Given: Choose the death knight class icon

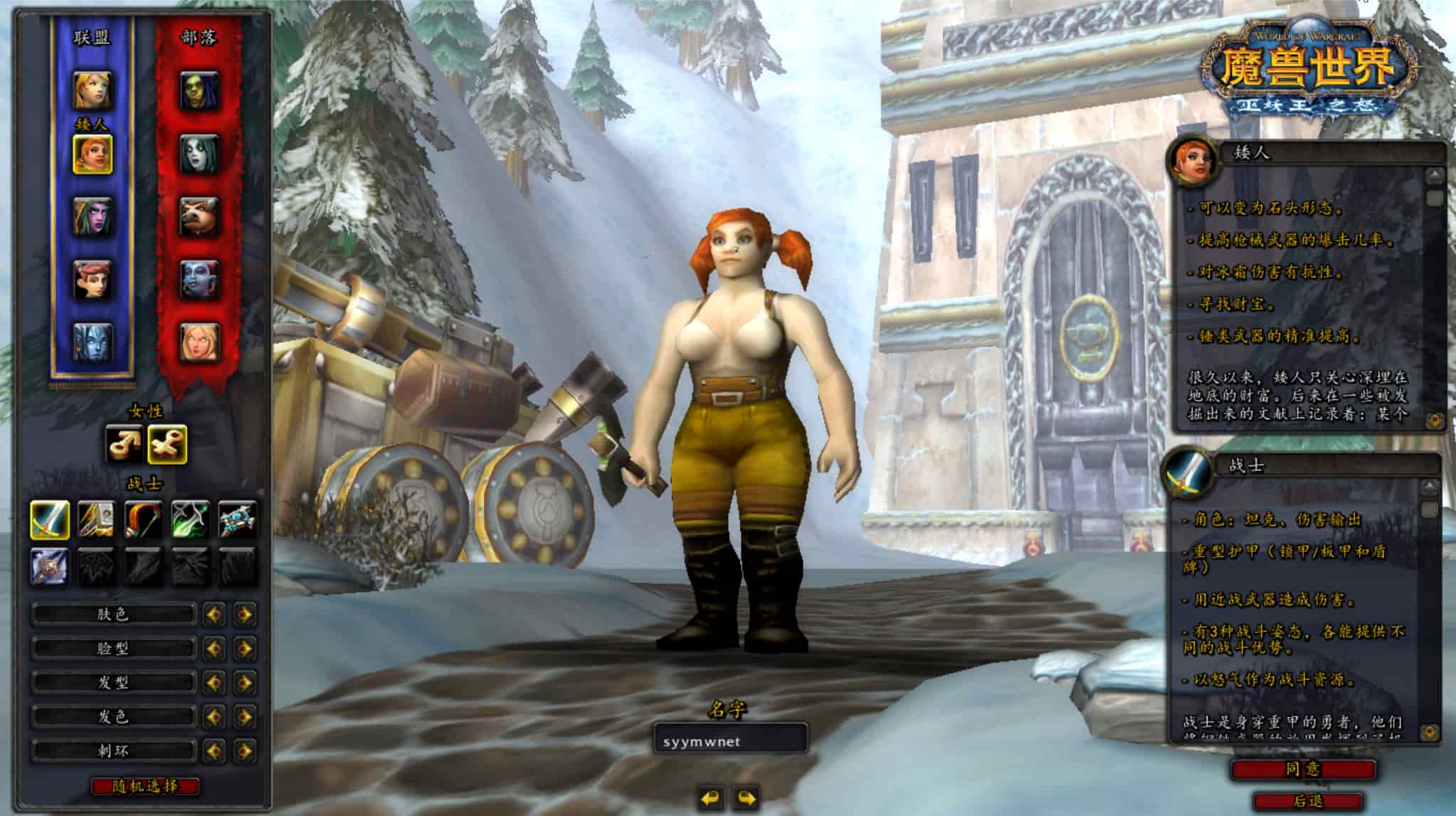Looking at the screenshot, I should [50, 566].
